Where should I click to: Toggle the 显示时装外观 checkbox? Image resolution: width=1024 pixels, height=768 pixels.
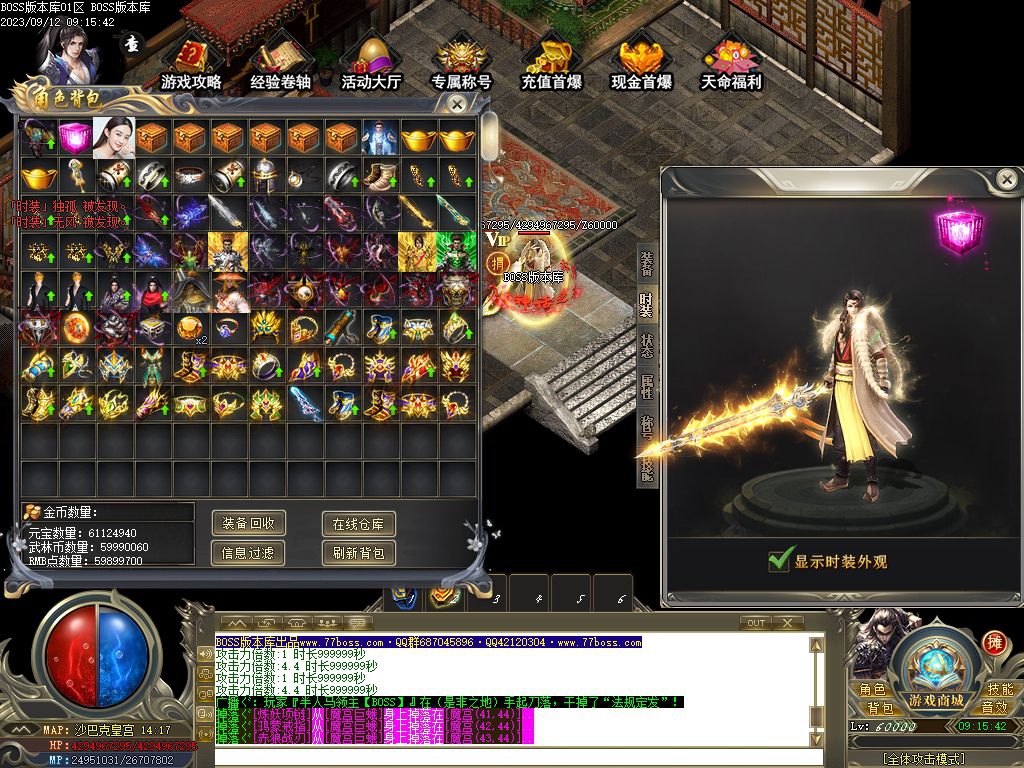(781, 561)
